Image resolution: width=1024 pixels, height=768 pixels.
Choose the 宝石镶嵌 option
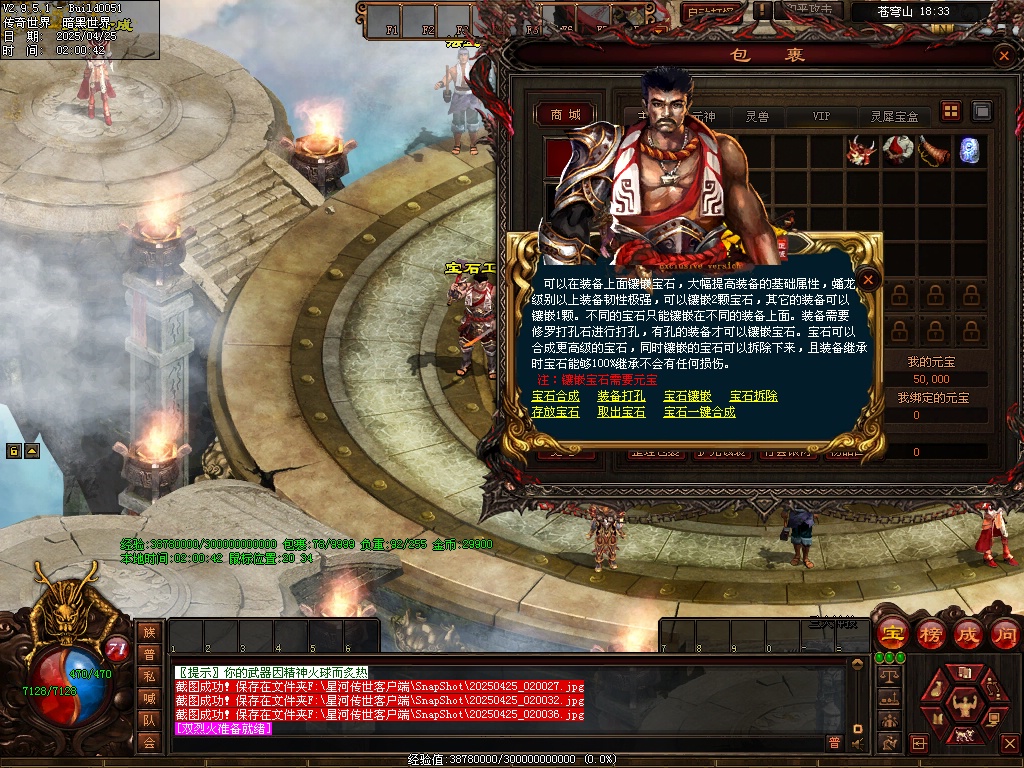(x=687, y=396)
